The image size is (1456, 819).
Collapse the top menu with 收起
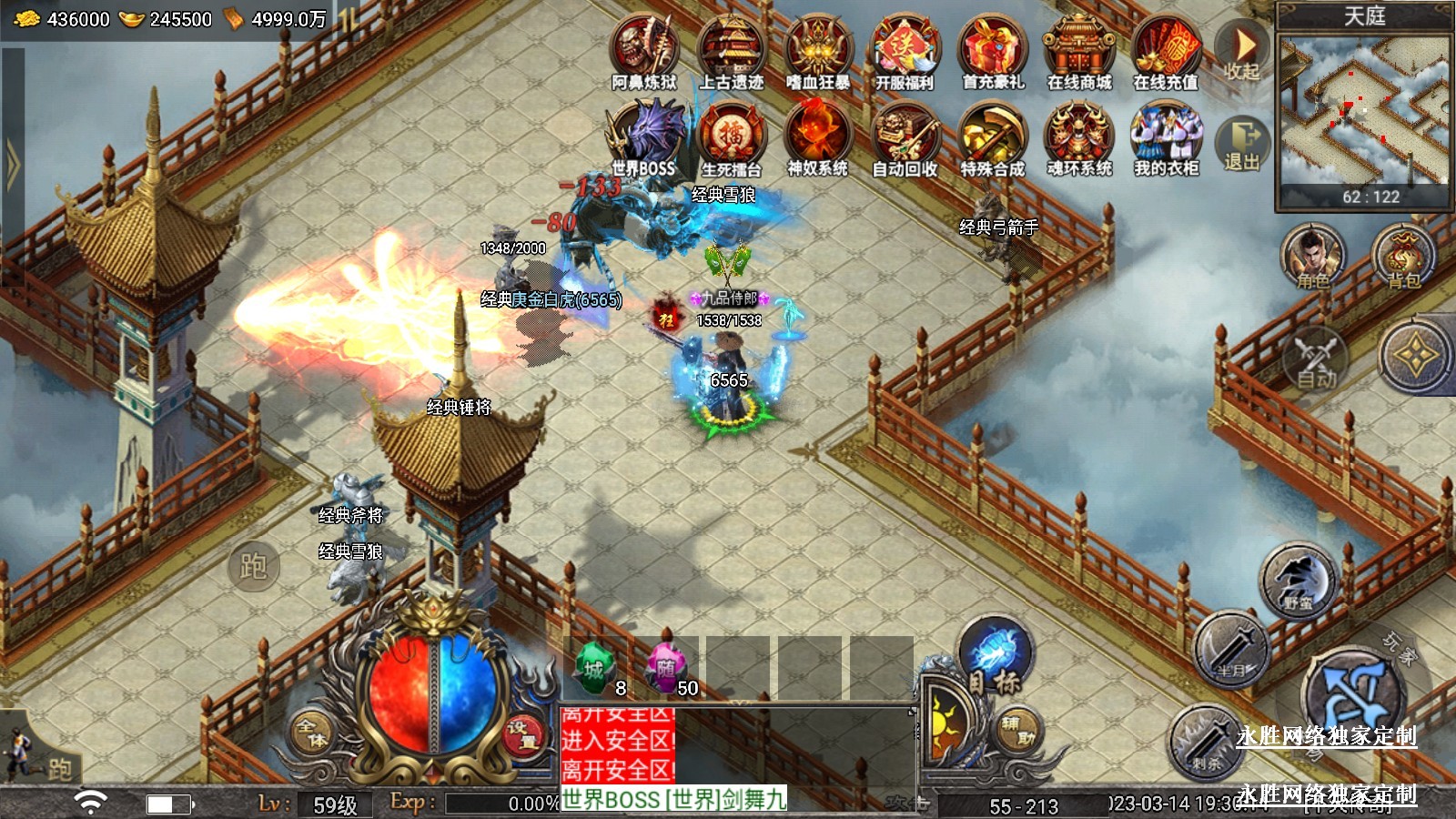(1241, 51)
